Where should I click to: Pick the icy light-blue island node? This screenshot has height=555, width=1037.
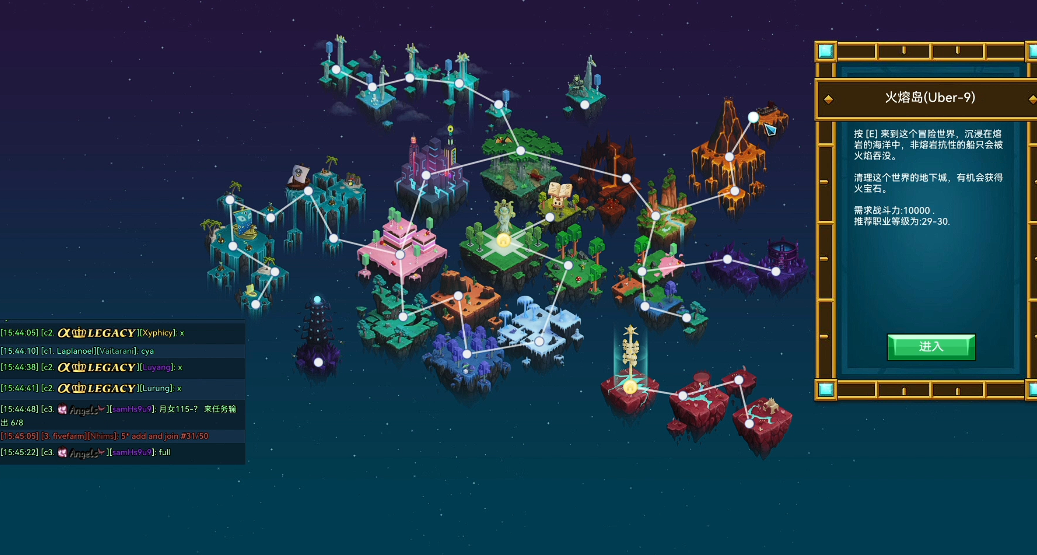[x=539, y=341]
